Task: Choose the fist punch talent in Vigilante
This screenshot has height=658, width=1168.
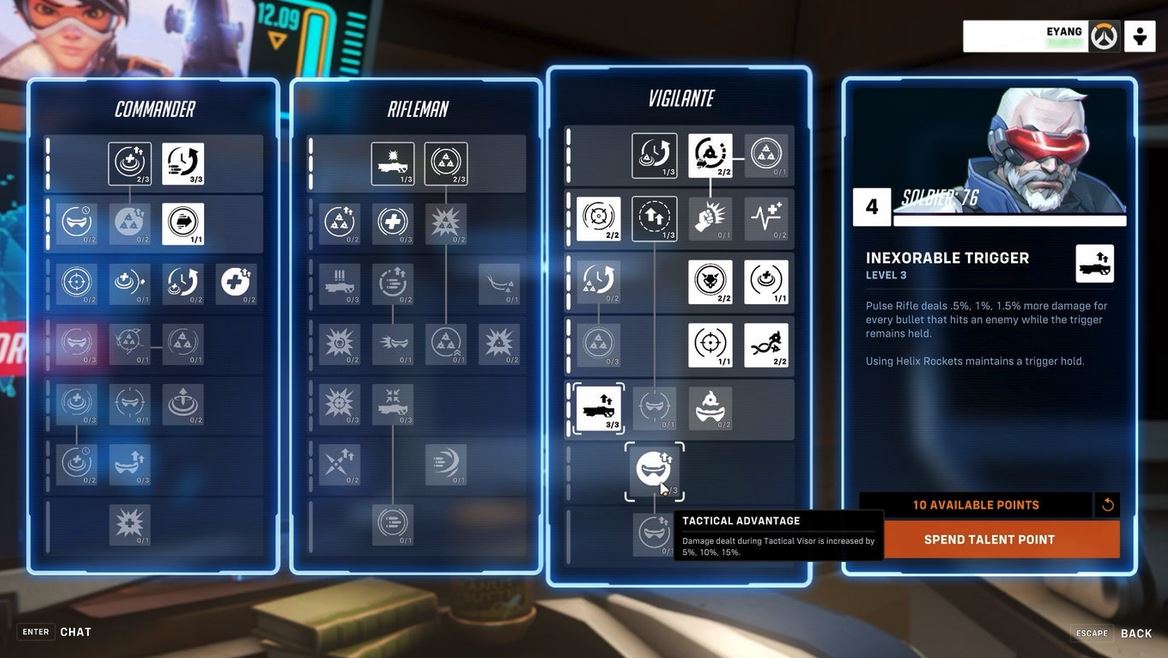Action: click(x=710, y=218)
